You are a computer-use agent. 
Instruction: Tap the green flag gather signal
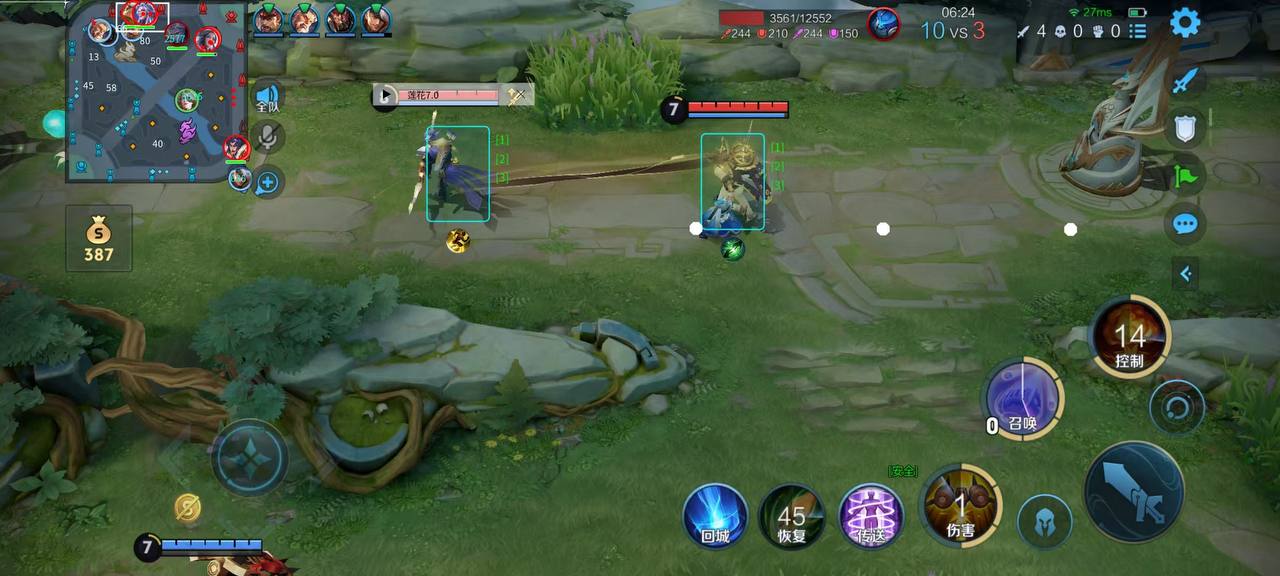point(1185,176)
